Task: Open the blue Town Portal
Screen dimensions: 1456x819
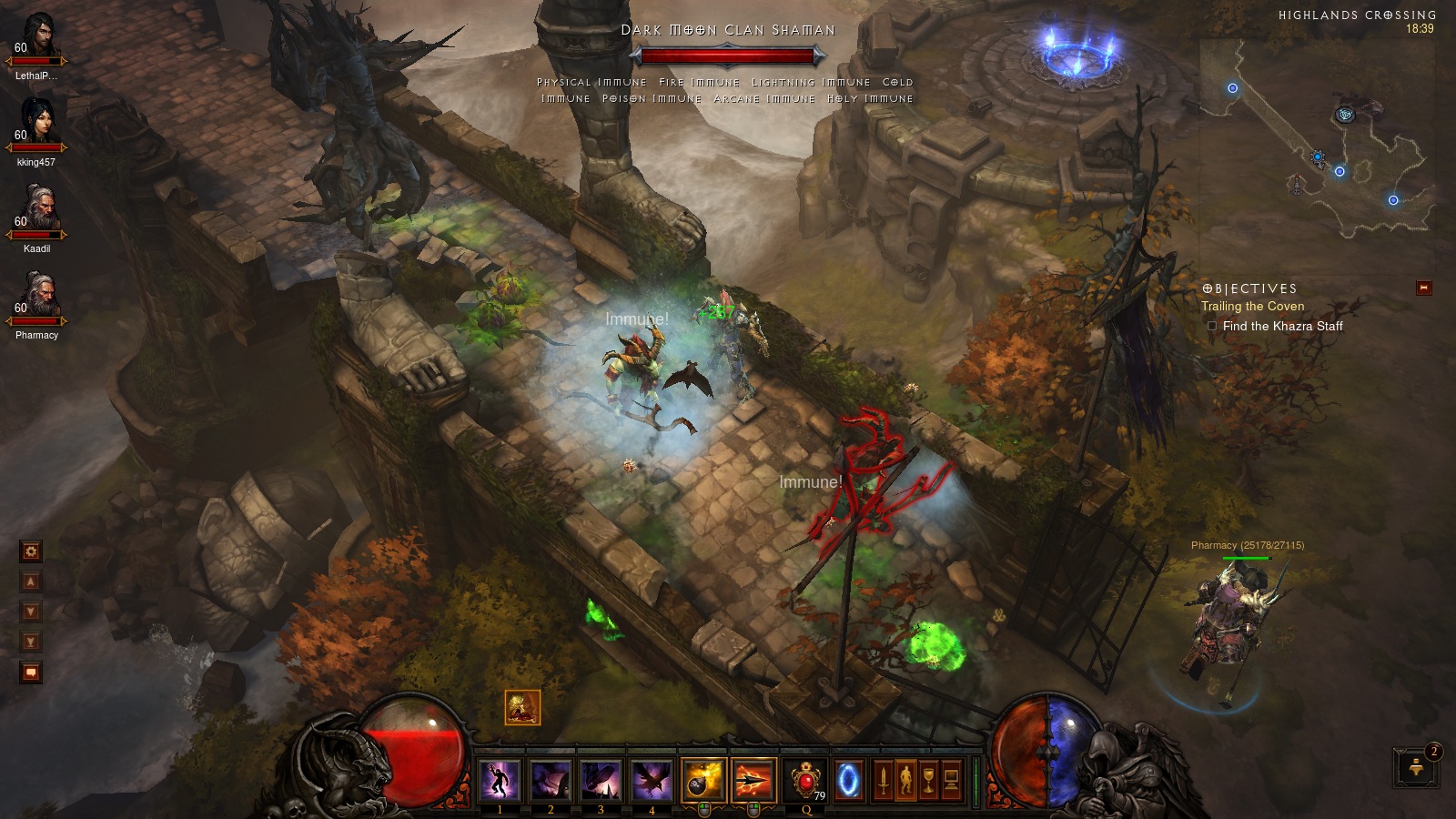Action: 848,781
